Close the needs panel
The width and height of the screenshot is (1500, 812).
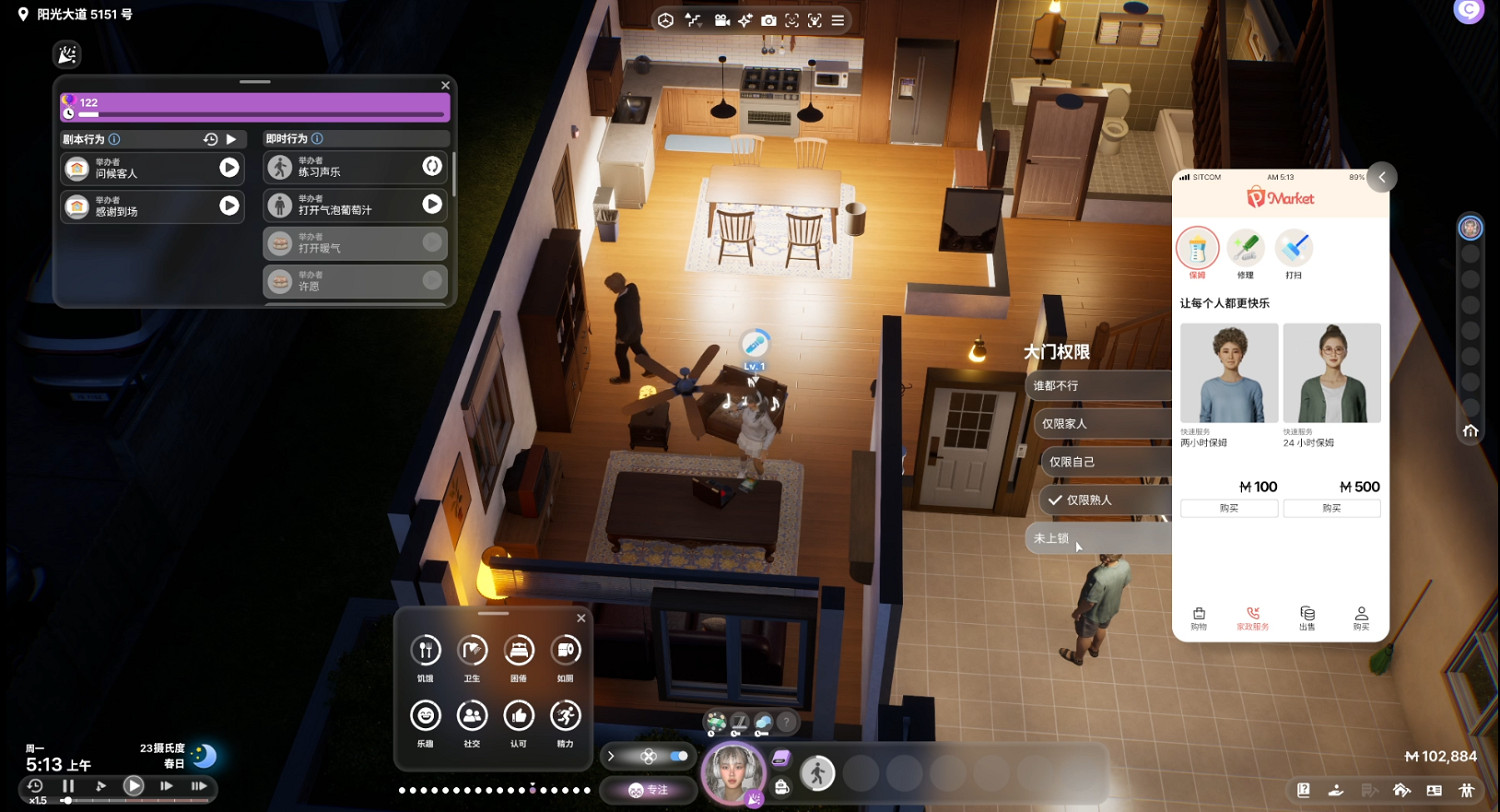[581, 619]
